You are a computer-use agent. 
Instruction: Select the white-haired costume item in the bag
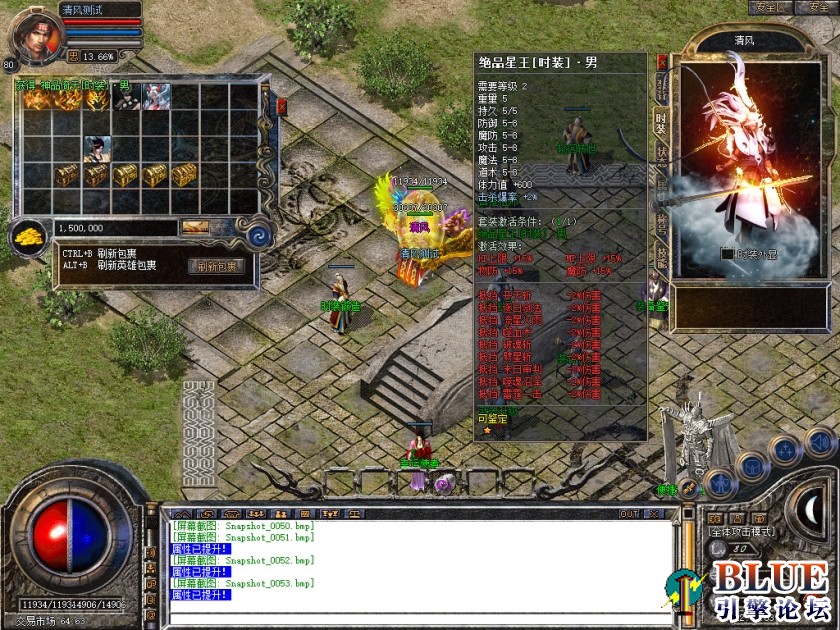point(156,97)
